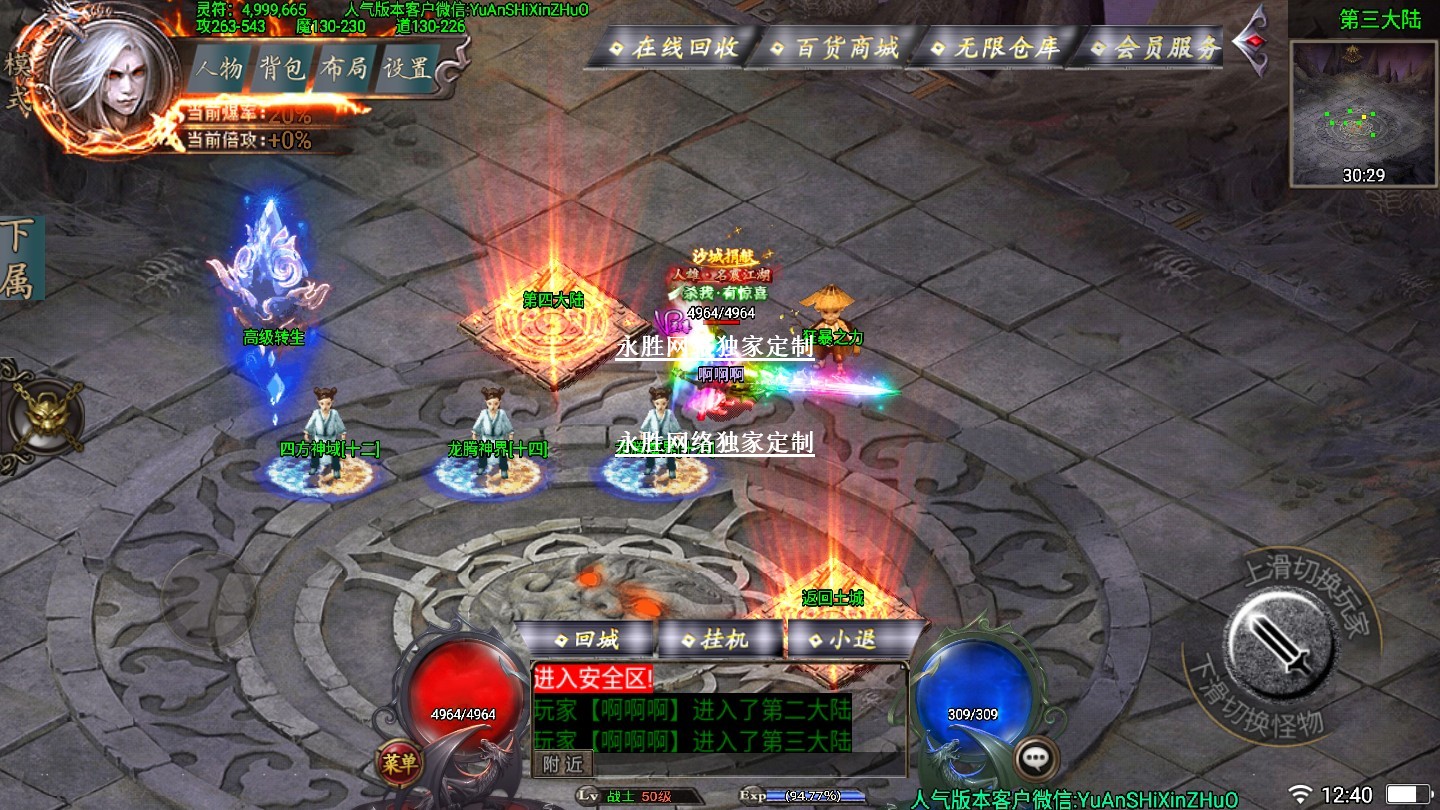Open the 无限仓库 warehouse
The width and height of the screenshot is (1440, 810).
point(994,48)
